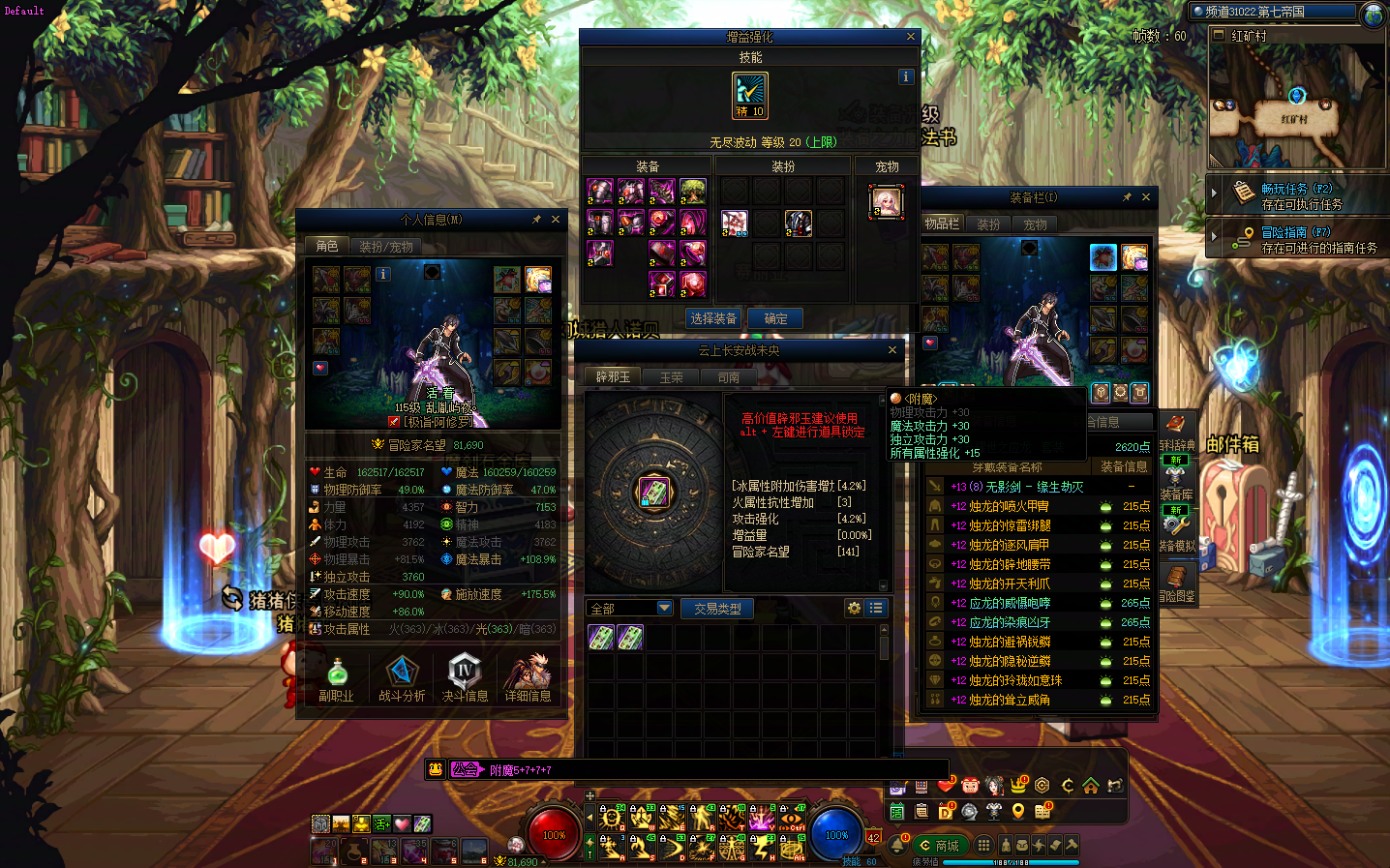Open the 全部 filter dropdown
The image size is (1390, 868).
pos(665,608)
